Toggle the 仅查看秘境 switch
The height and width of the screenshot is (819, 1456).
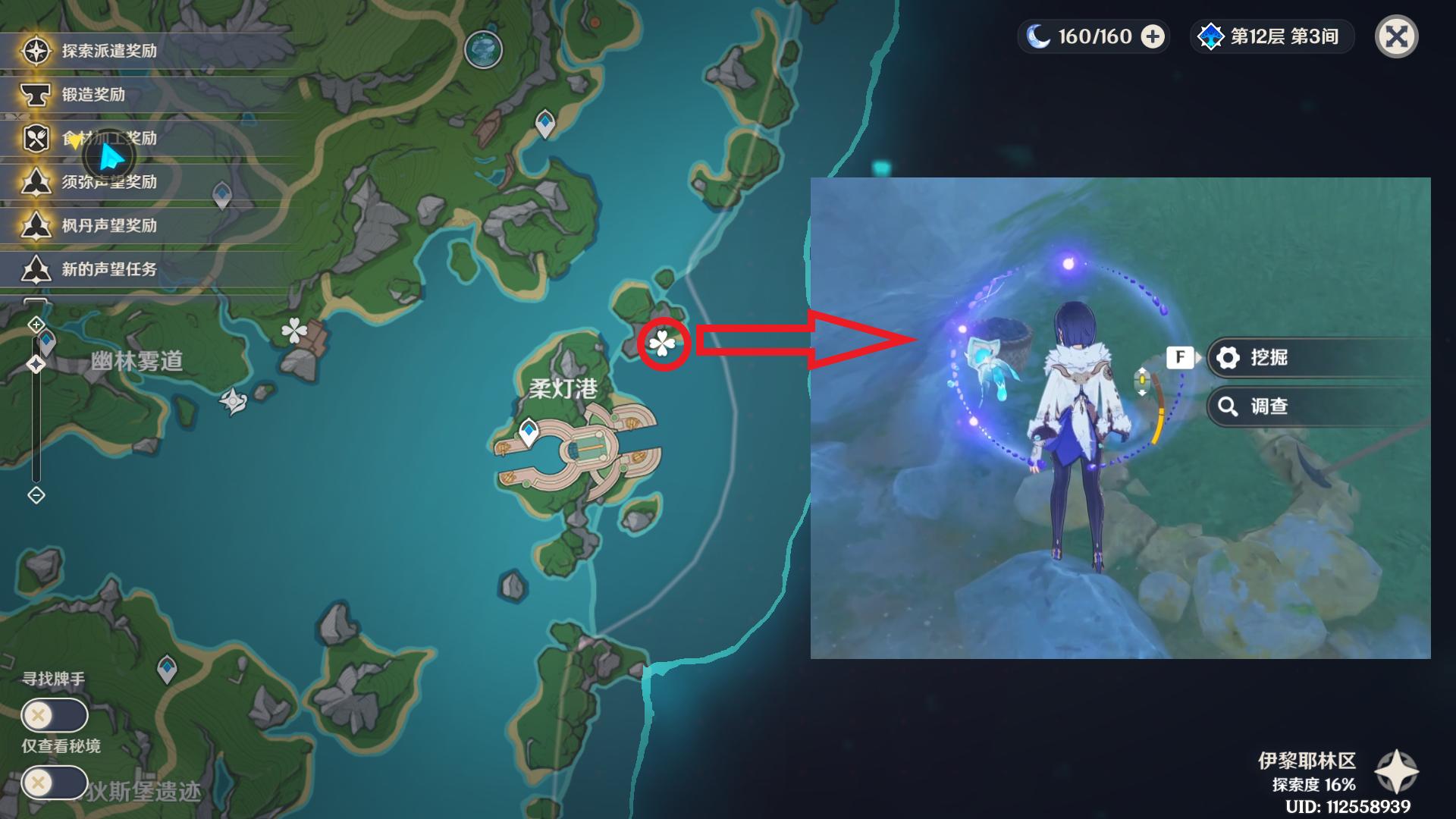(x=54, y=782)
